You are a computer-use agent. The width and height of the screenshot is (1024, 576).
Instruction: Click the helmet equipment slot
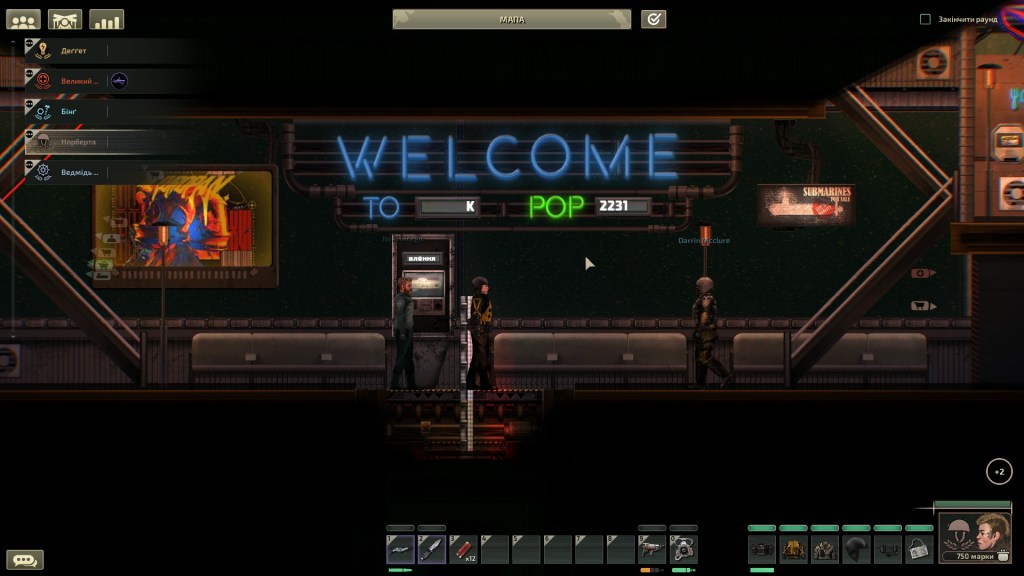[x=857, y=548]
